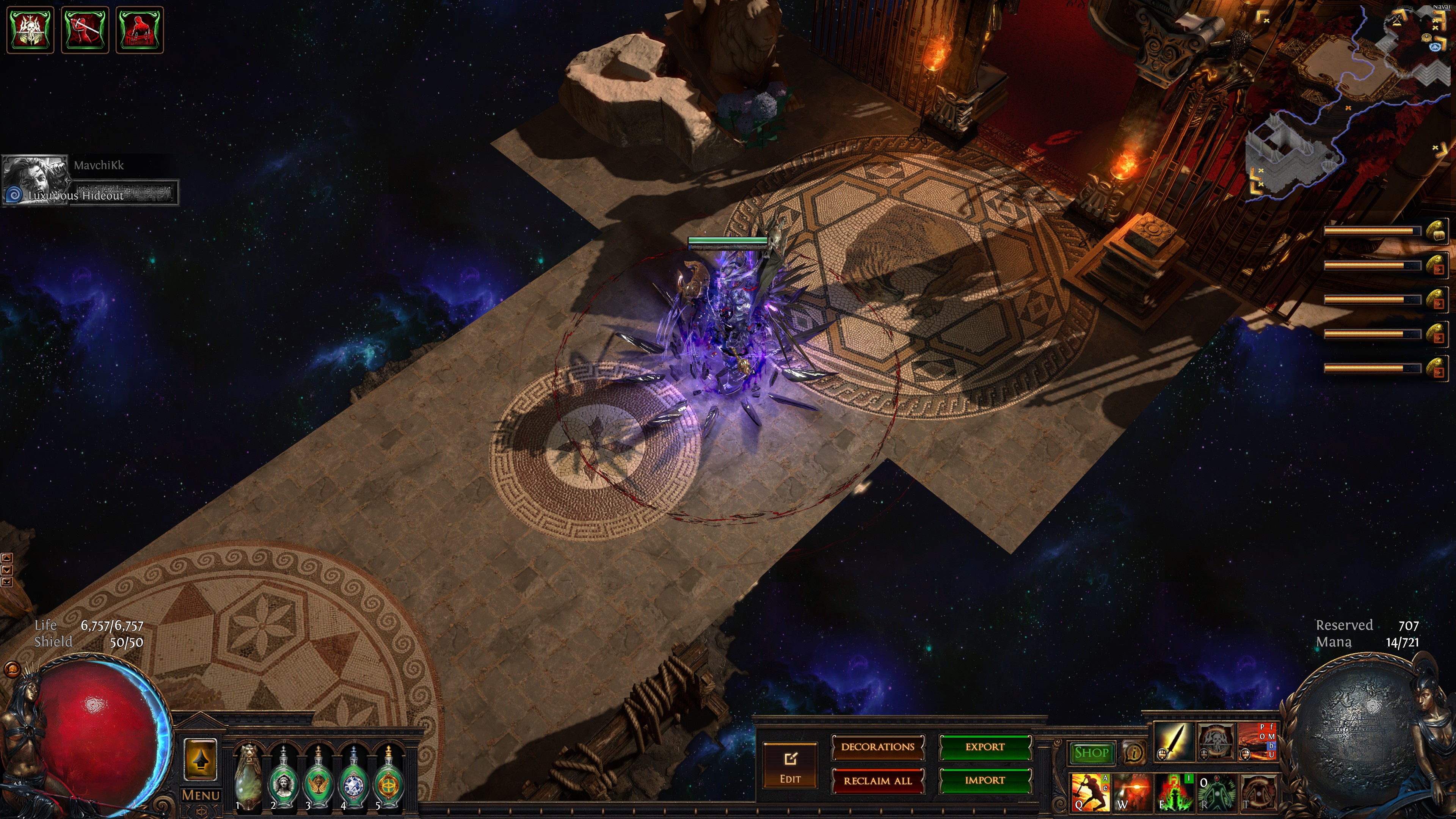Open the Decorations panel

(x=877, y=747)
